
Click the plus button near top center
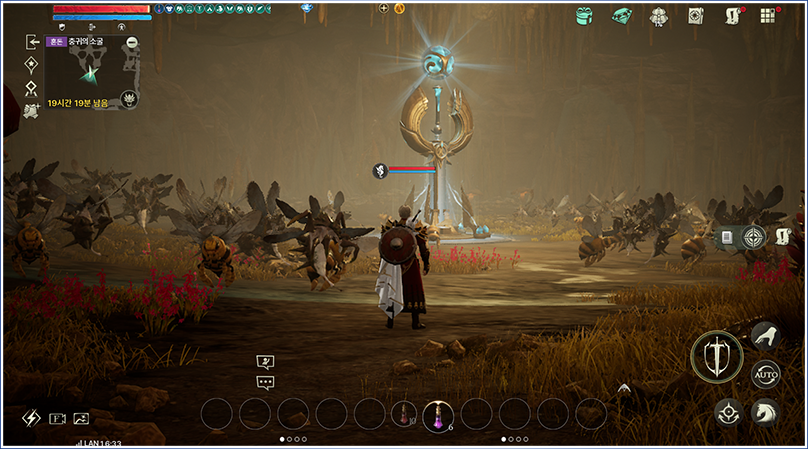[384, 8]
